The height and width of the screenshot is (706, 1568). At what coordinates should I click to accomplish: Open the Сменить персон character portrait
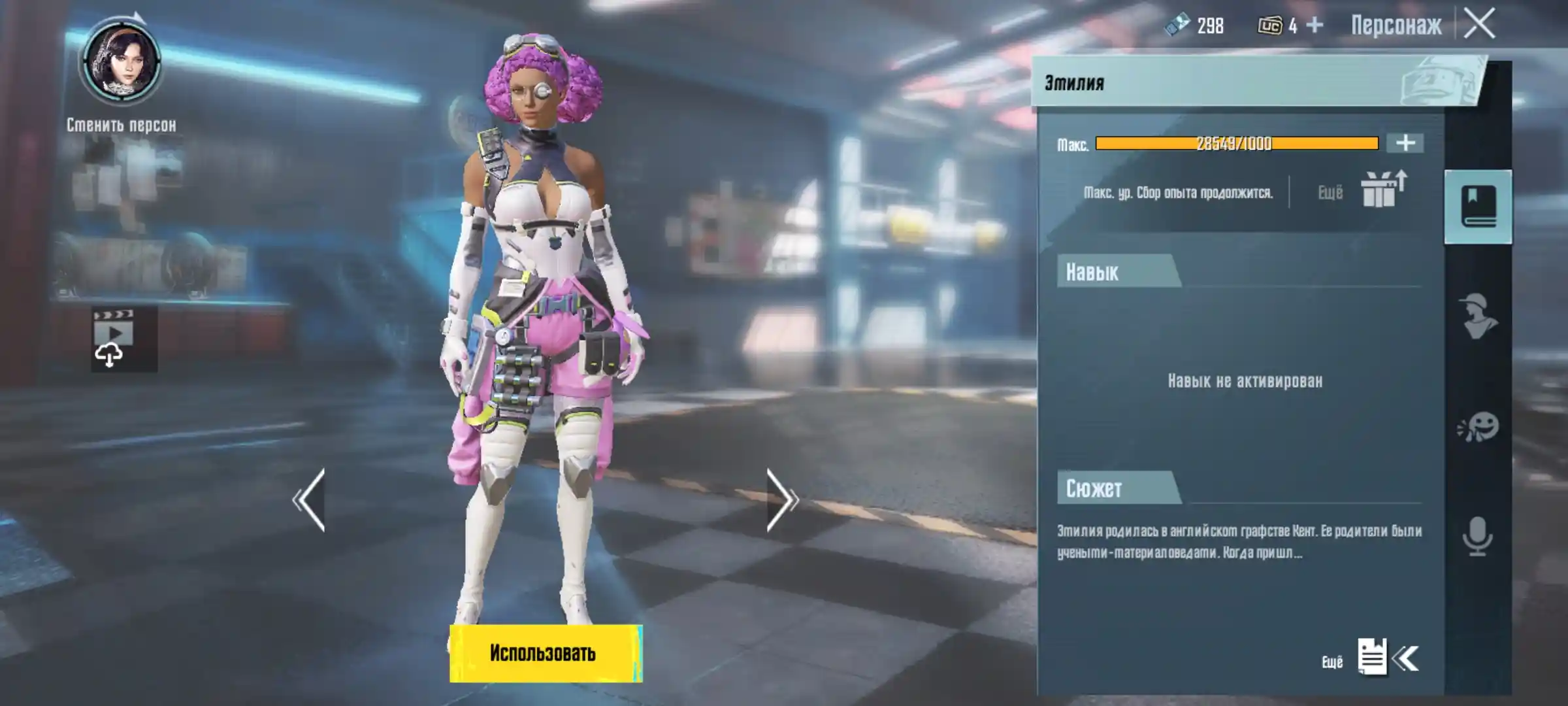point(121,63)
